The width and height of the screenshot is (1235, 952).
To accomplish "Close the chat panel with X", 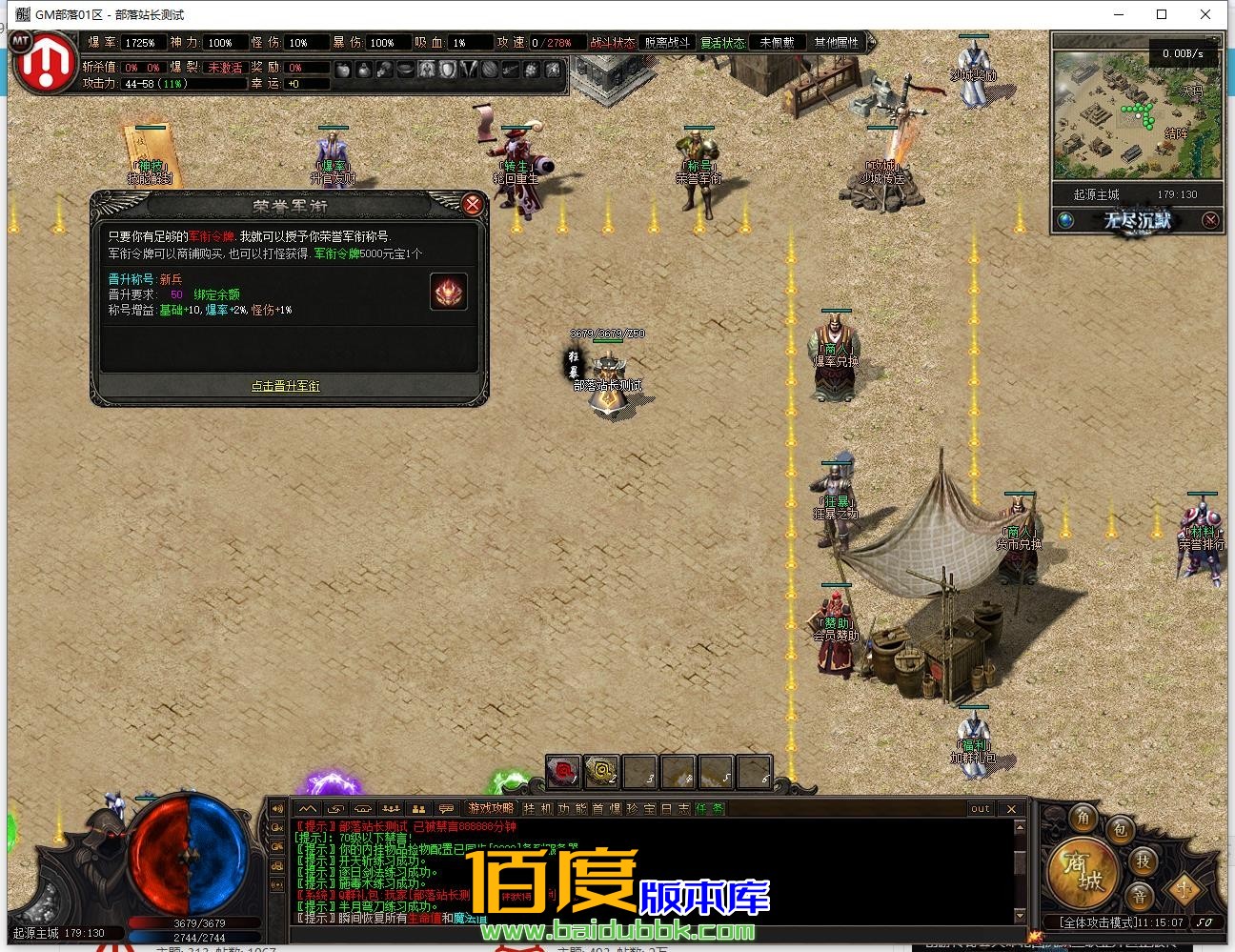I will 1012,809.
